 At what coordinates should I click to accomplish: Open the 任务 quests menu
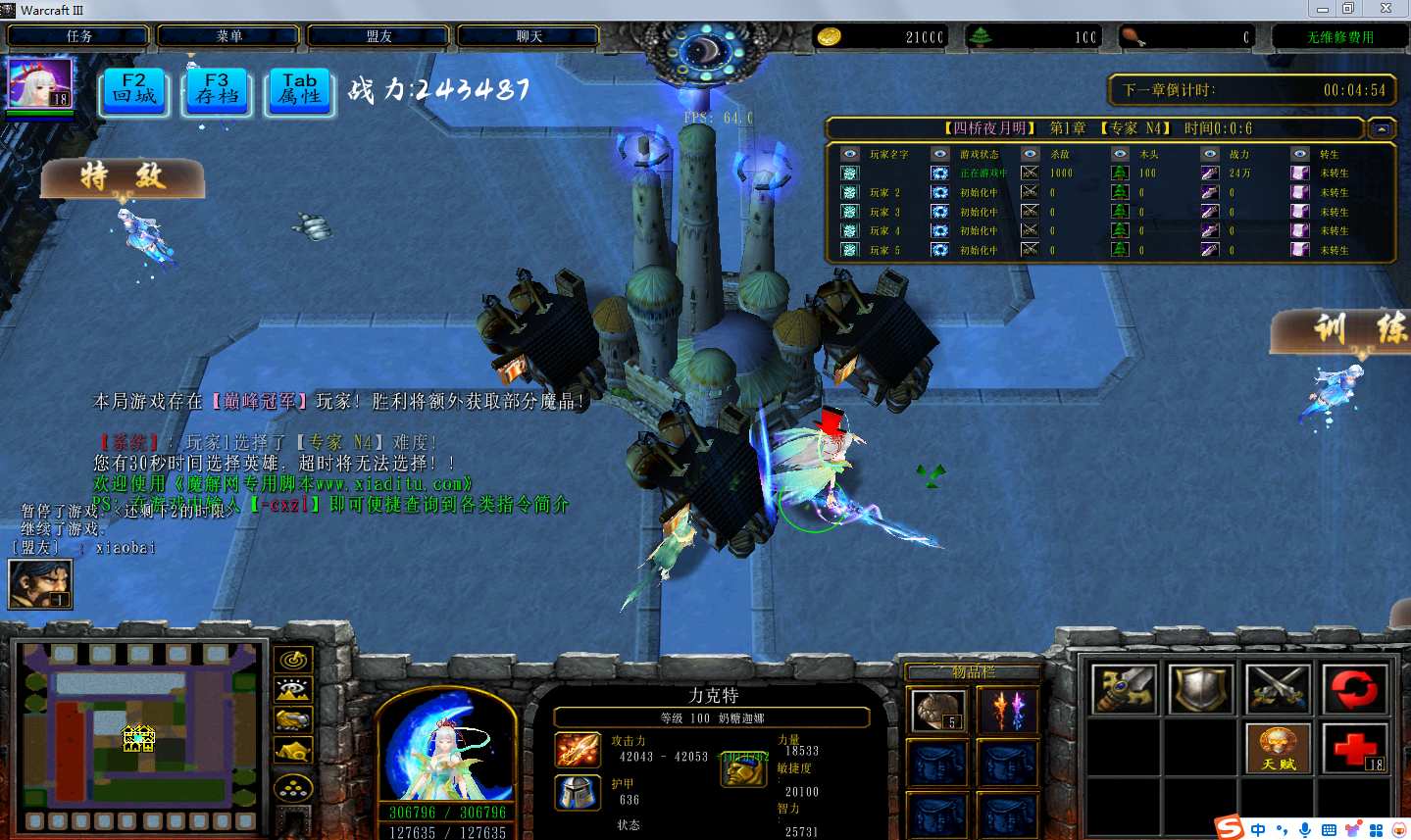78,36
